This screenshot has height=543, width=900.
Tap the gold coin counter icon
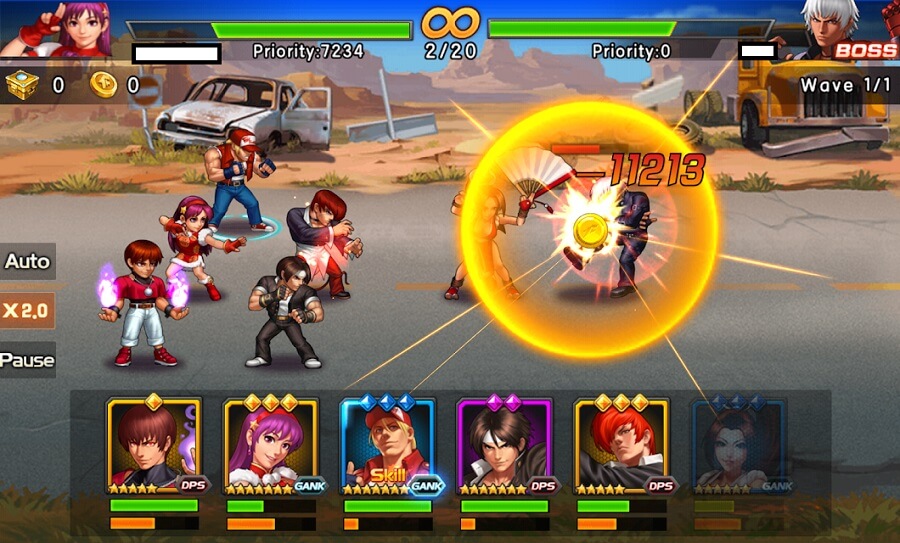[x=103, y=84]
